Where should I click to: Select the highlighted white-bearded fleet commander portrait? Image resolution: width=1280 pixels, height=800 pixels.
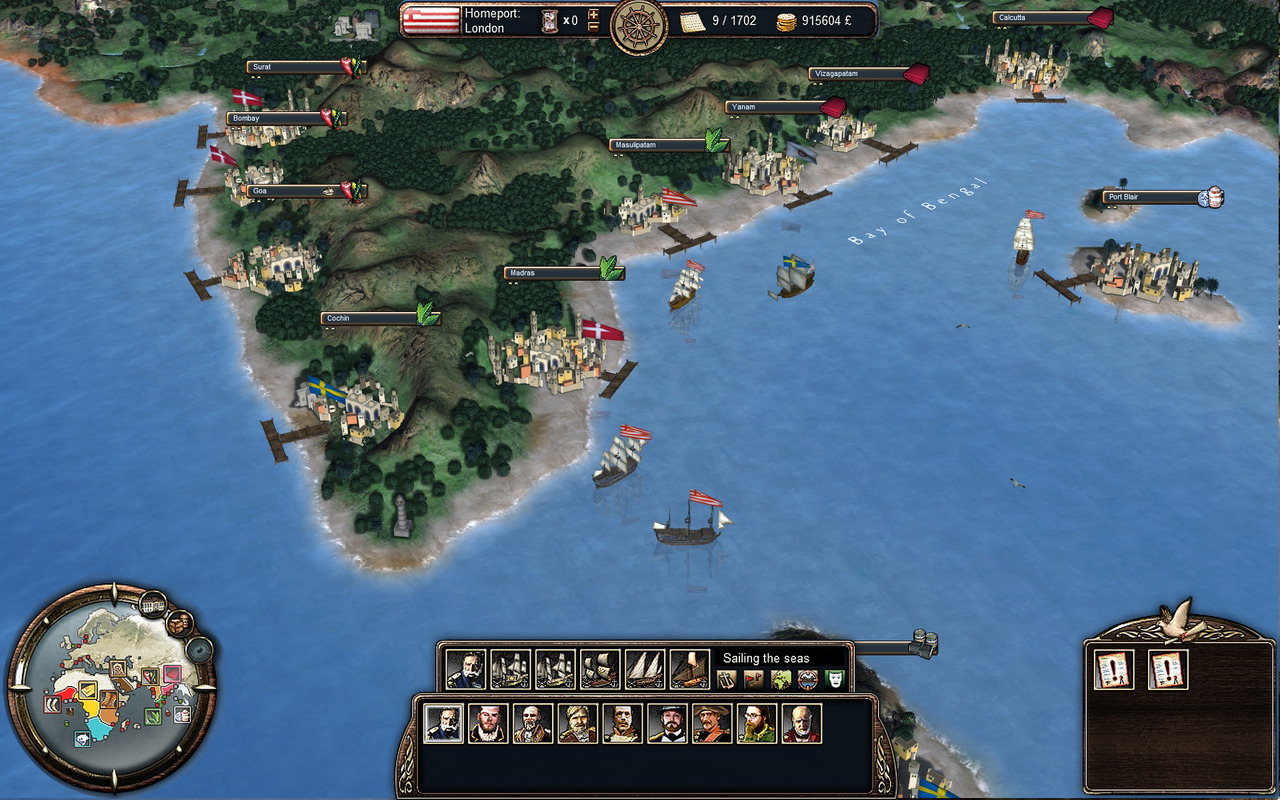444,723
